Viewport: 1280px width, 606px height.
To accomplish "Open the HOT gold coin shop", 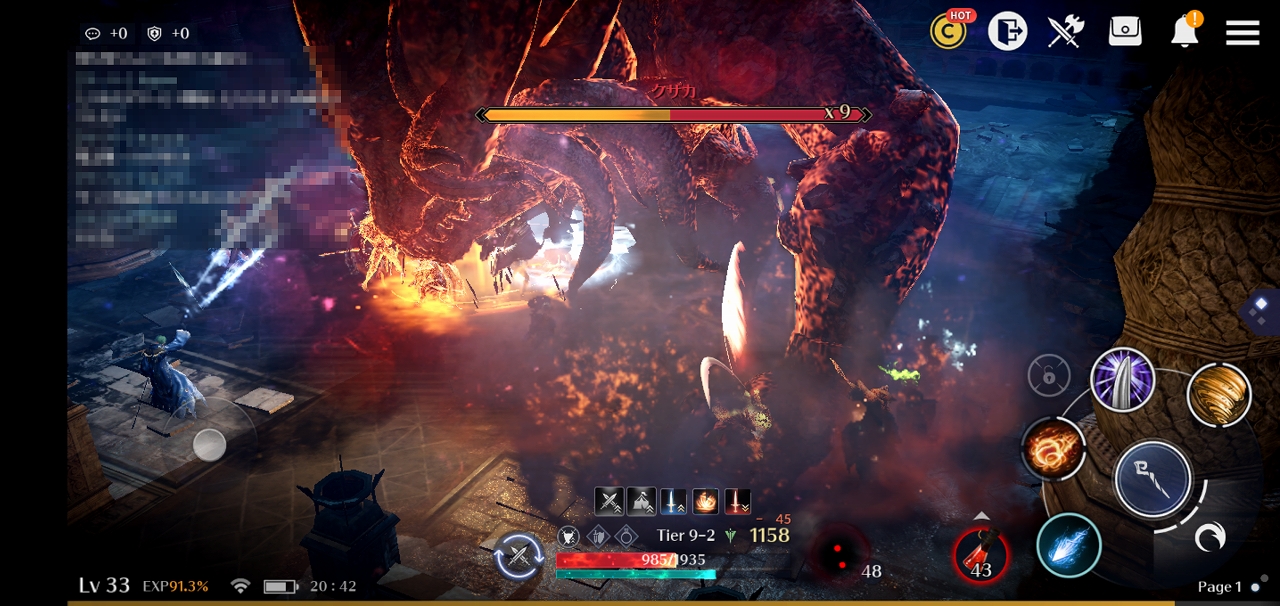I will point(948,32).
